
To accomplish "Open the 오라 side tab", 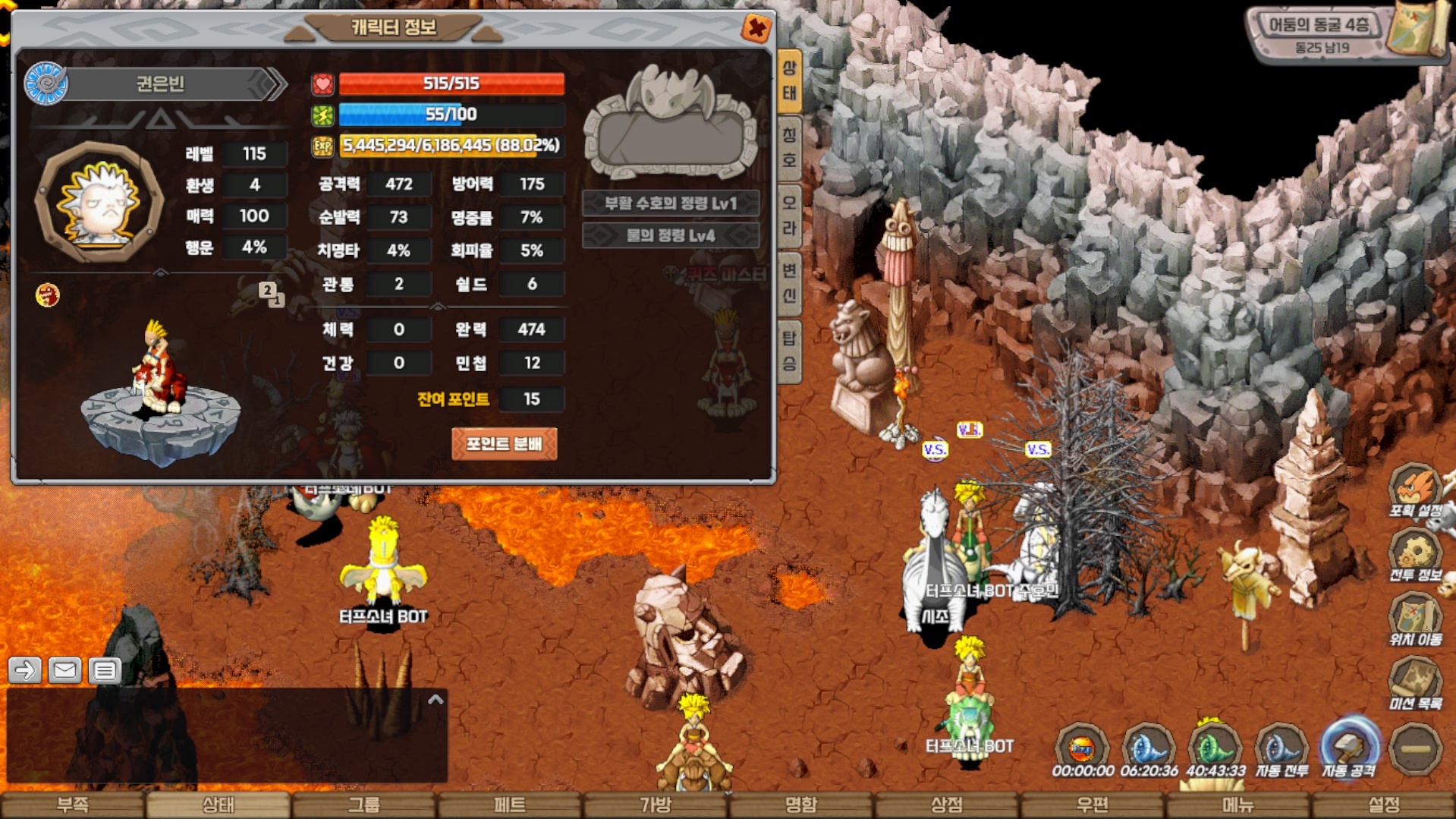I will point(790,216).
